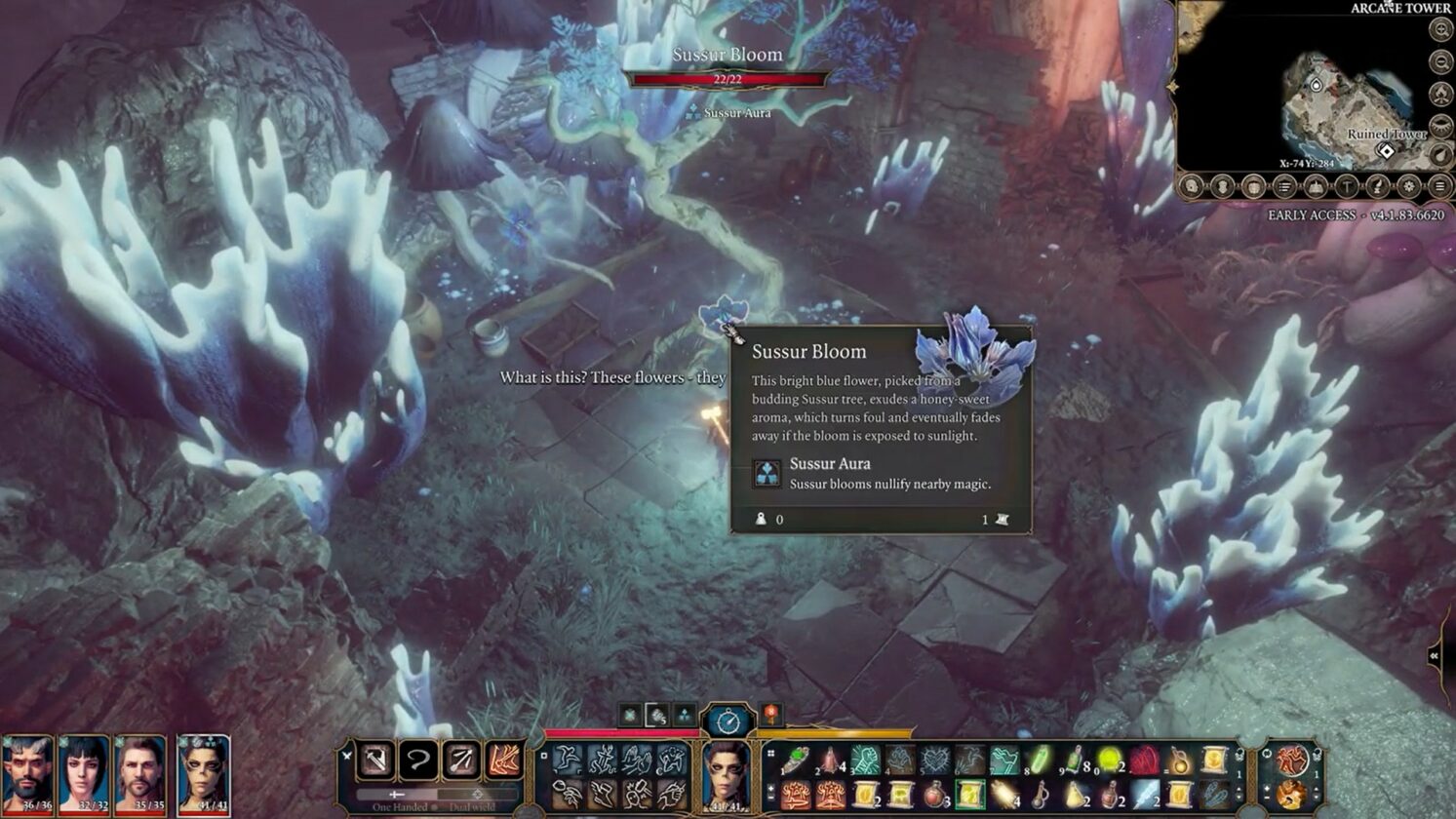The height and width of the screenshot is (819, 1456).
Task: Click the gear icon under the minimap
Action: tap(1408, 186)
